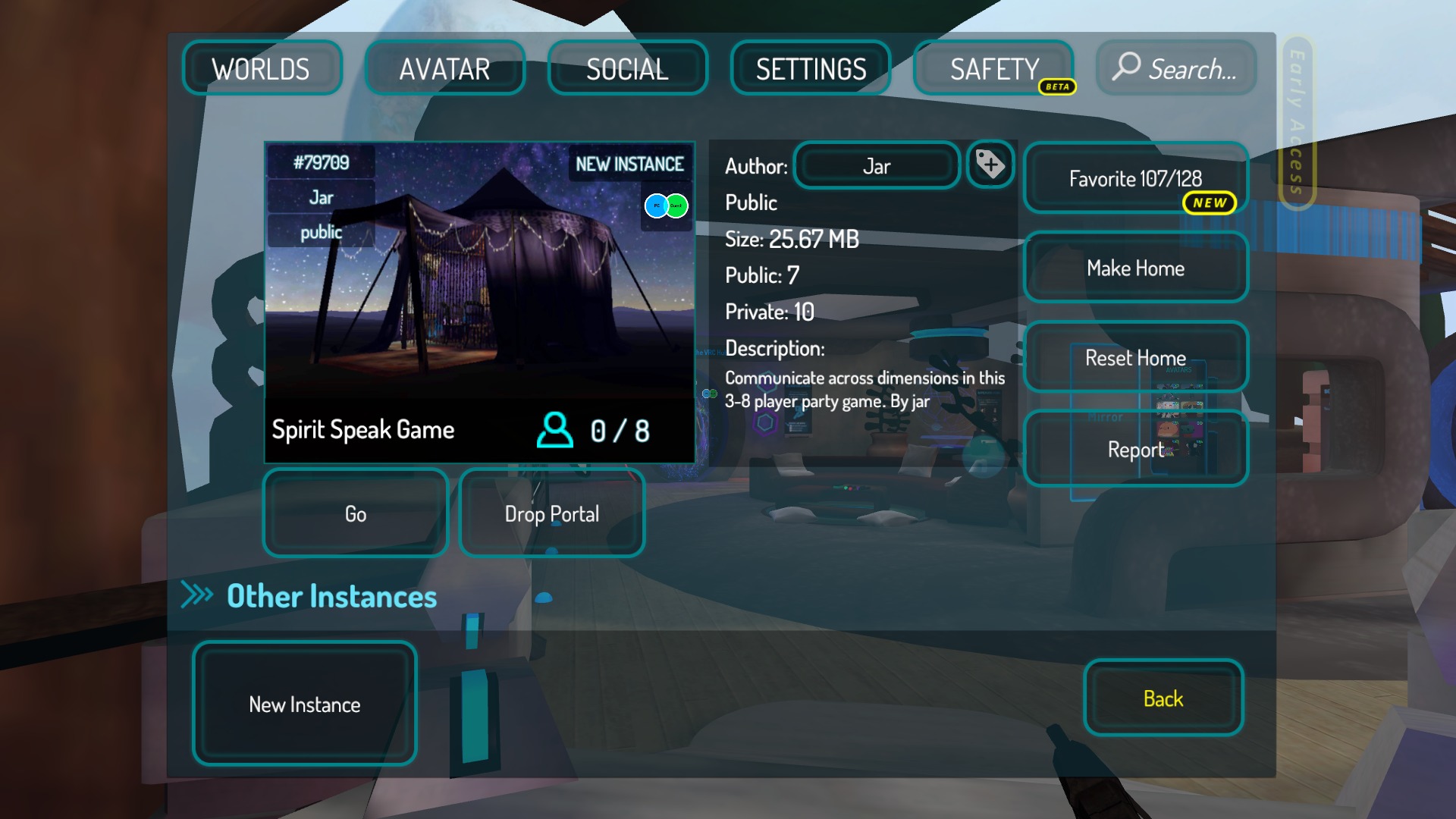The height and width of the screenshot is (819, 1456).
Task: Switch to the Avatar tab
Action: (x=444, y=69)
